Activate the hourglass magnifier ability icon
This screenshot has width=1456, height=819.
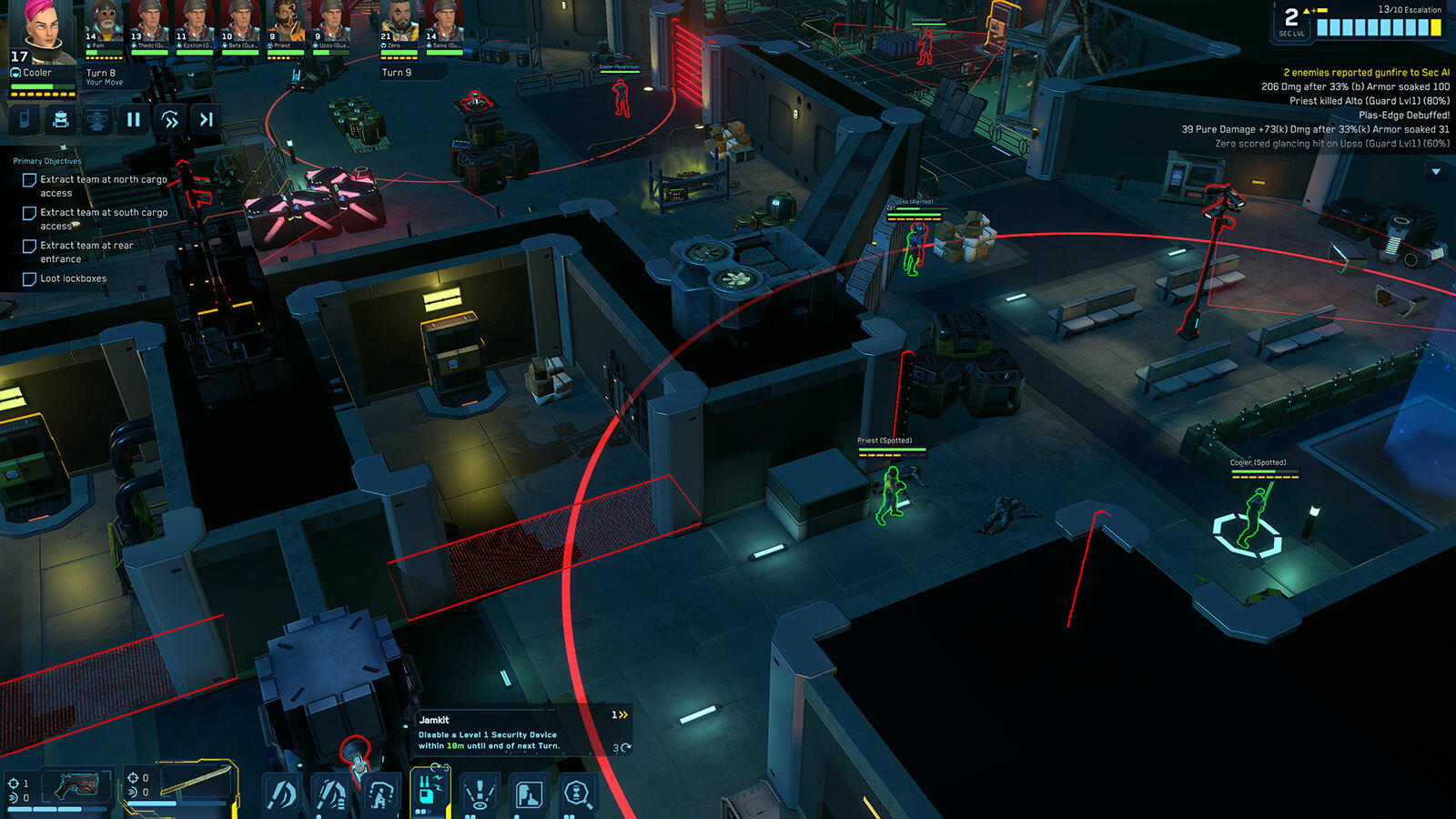[x=577, y=794]
